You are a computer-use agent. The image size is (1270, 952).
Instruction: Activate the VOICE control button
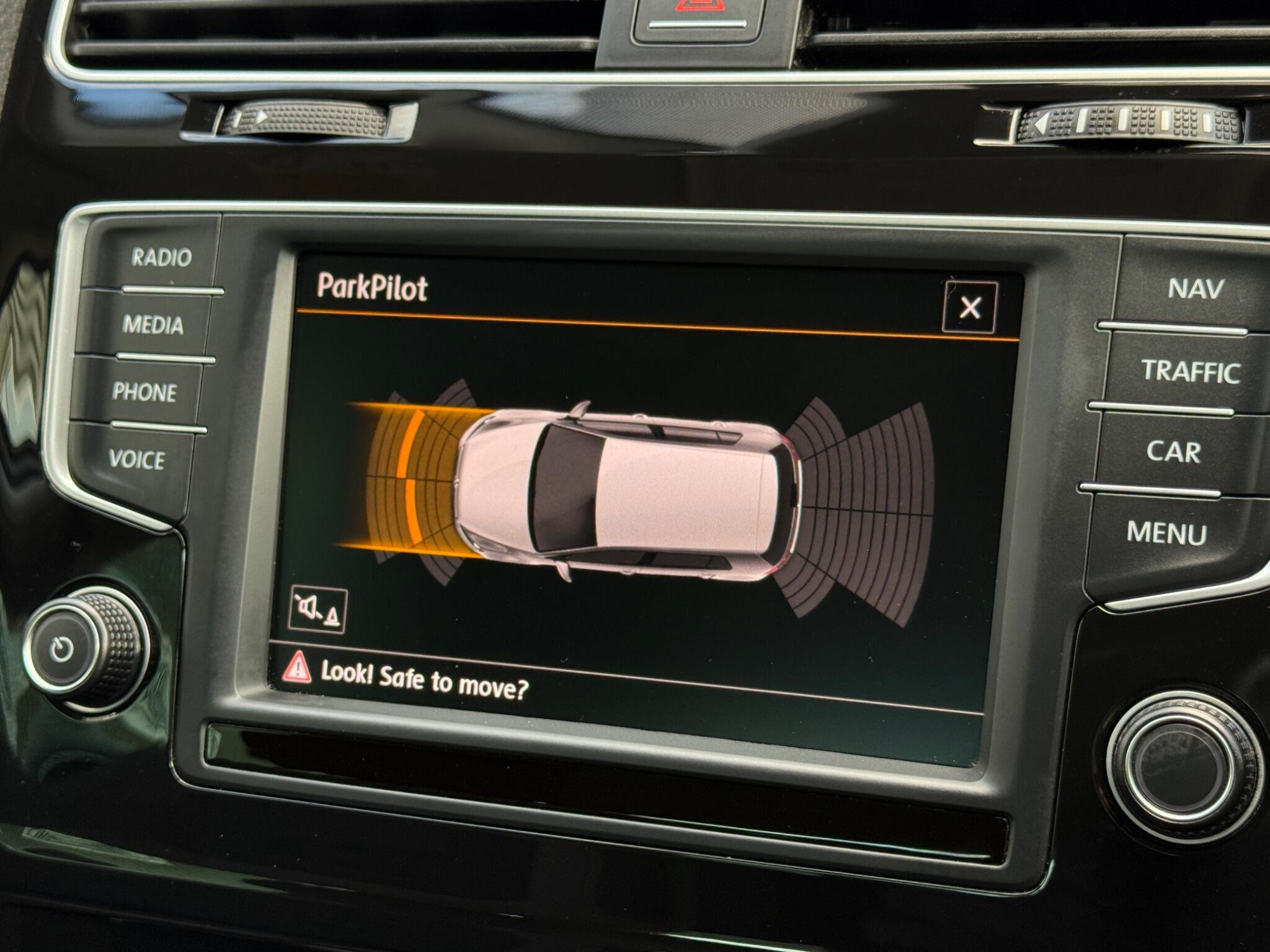pyautogui.click(x=137, y=459)
